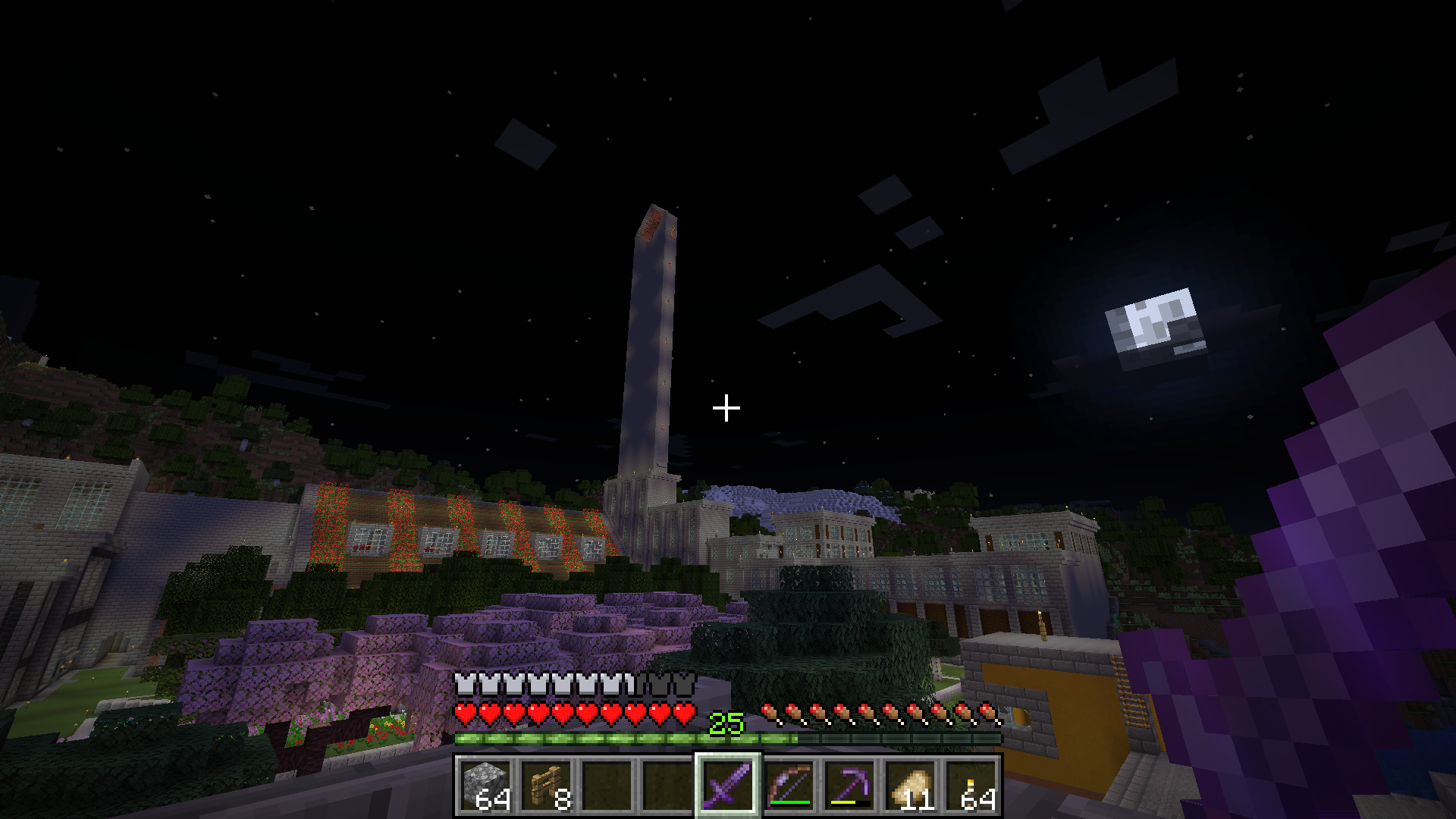This screenshot has height=819, width=1456.
Task: Select the enchanted purple sword slot
Action: tap(728, 785)
